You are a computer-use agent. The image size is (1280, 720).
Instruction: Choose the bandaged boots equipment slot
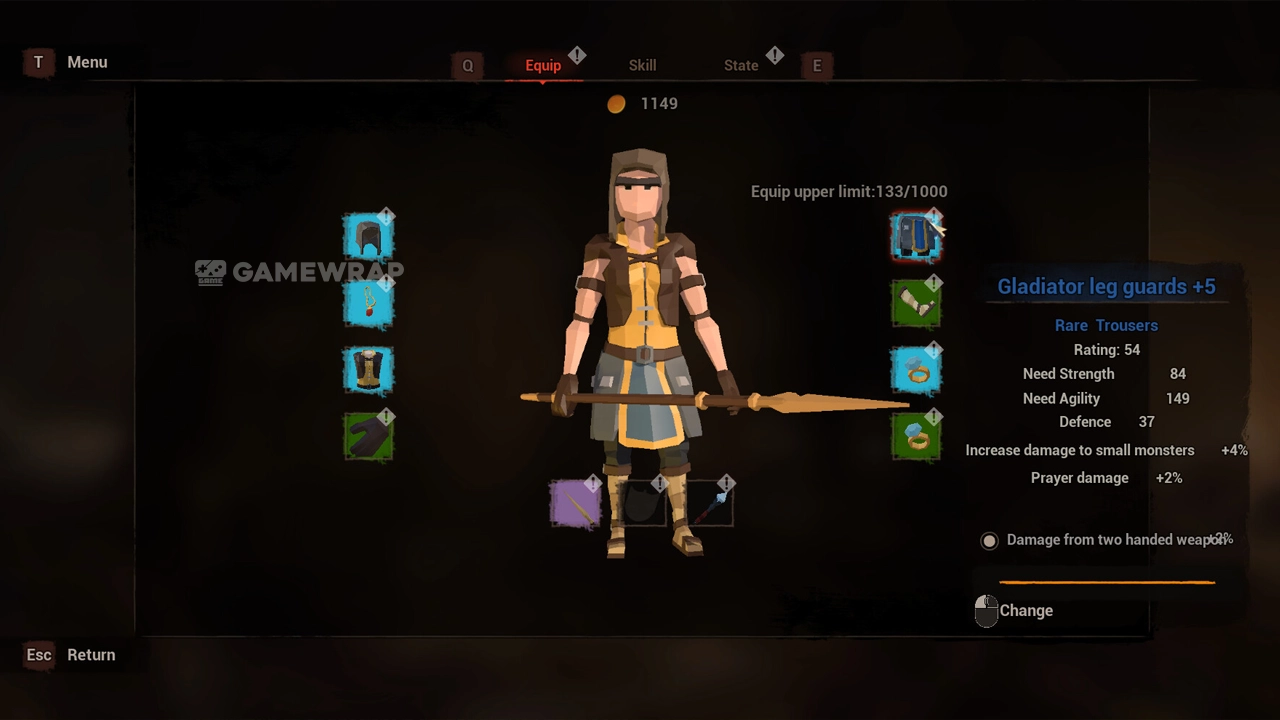(915, 303)
